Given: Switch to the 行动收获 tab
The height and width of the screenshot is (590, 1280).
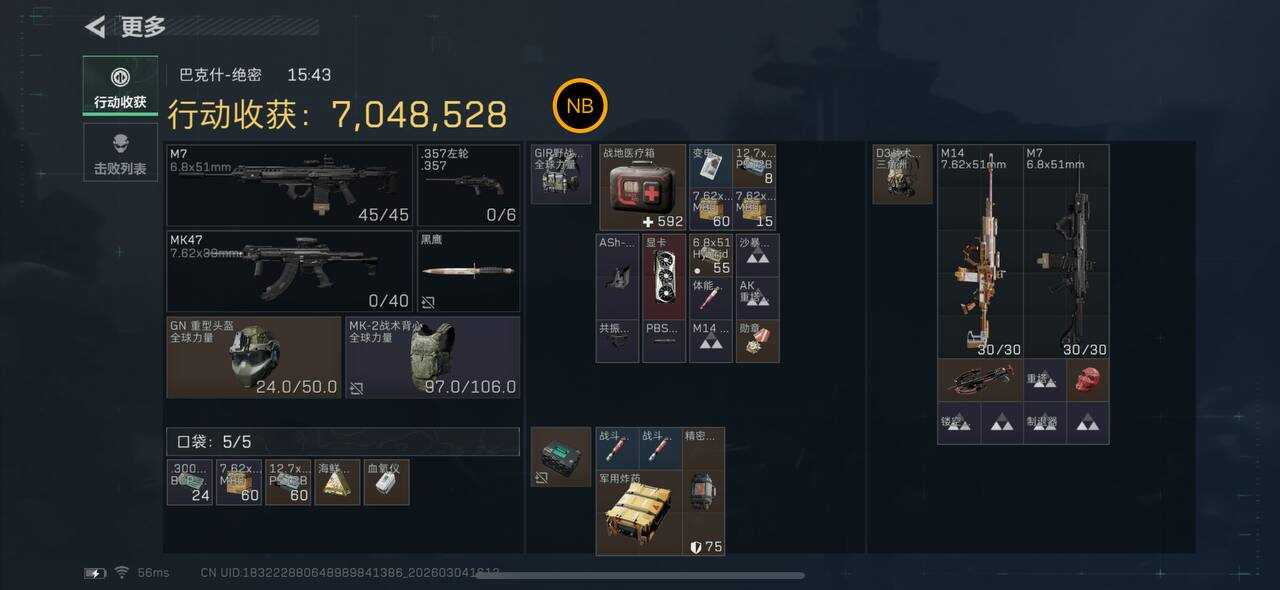Looking at the screenshot, I should click(x=120, y=86).
